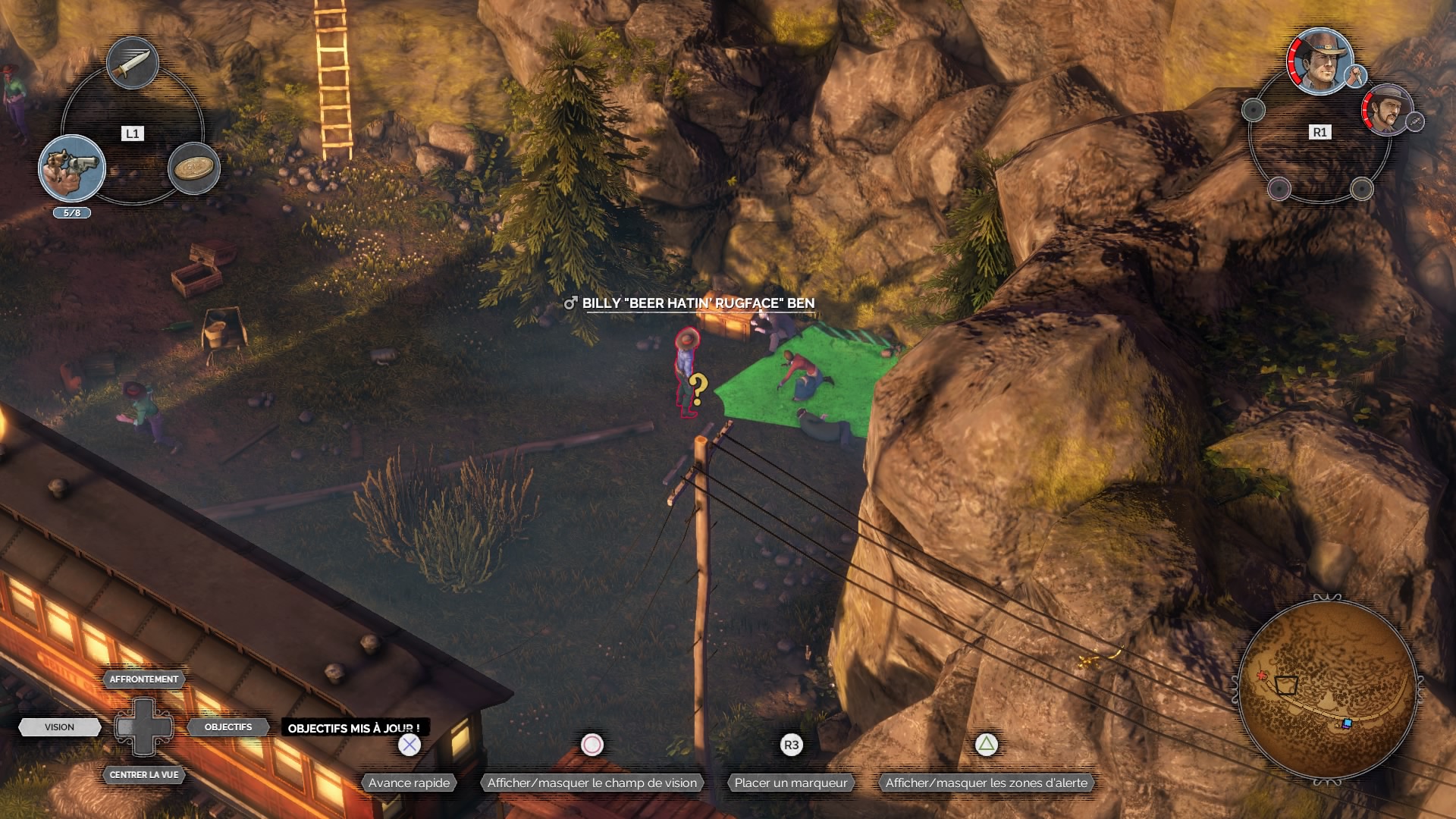Switch to the Cooper character portrait
This screenshot has width=1456, height=819.
[1320, 61]
